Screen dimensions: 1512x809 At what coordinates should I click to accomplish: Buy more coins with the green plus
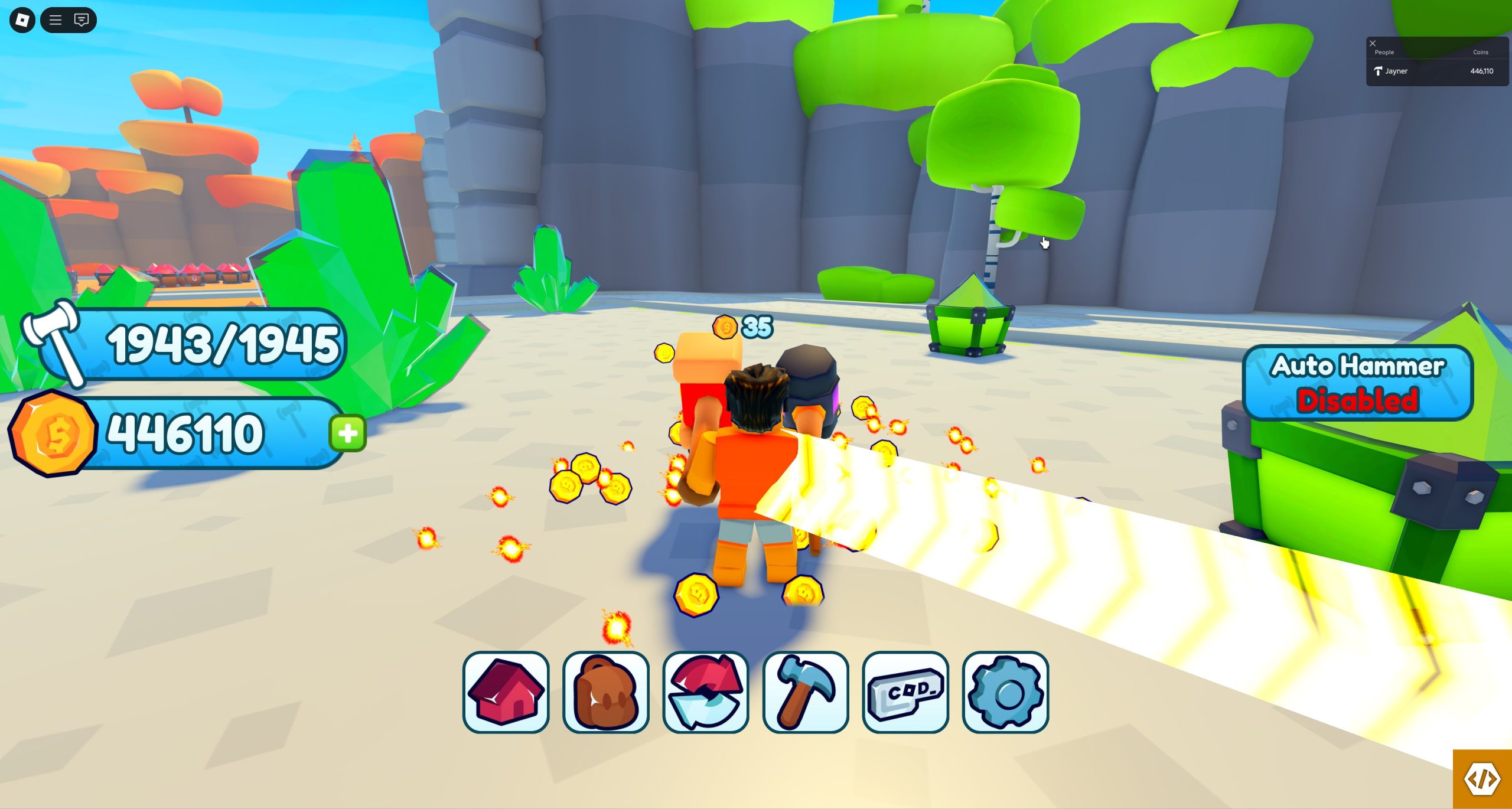coord(347,433)
